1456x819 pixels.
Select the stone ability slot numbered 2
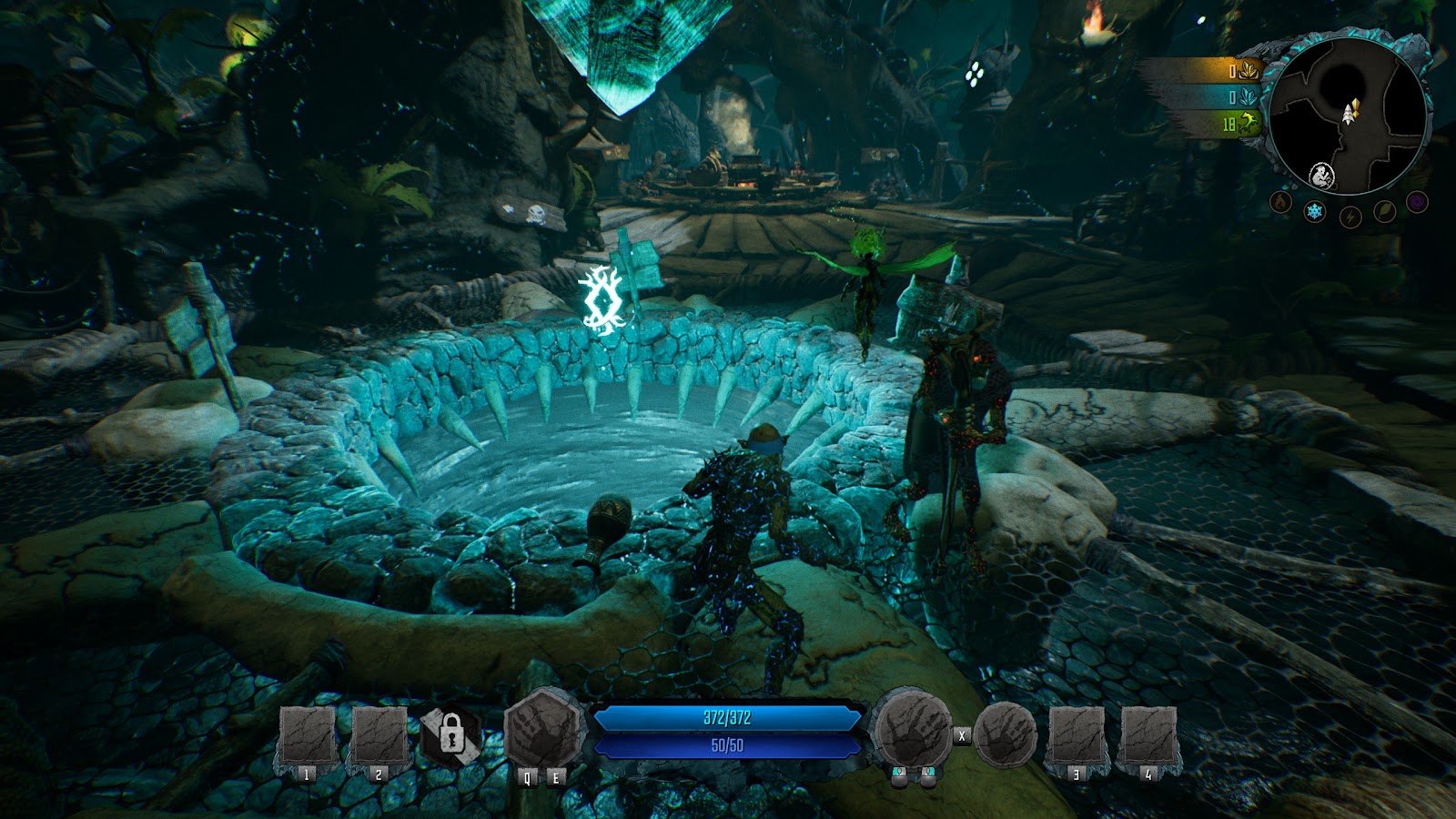click(379, 736)
